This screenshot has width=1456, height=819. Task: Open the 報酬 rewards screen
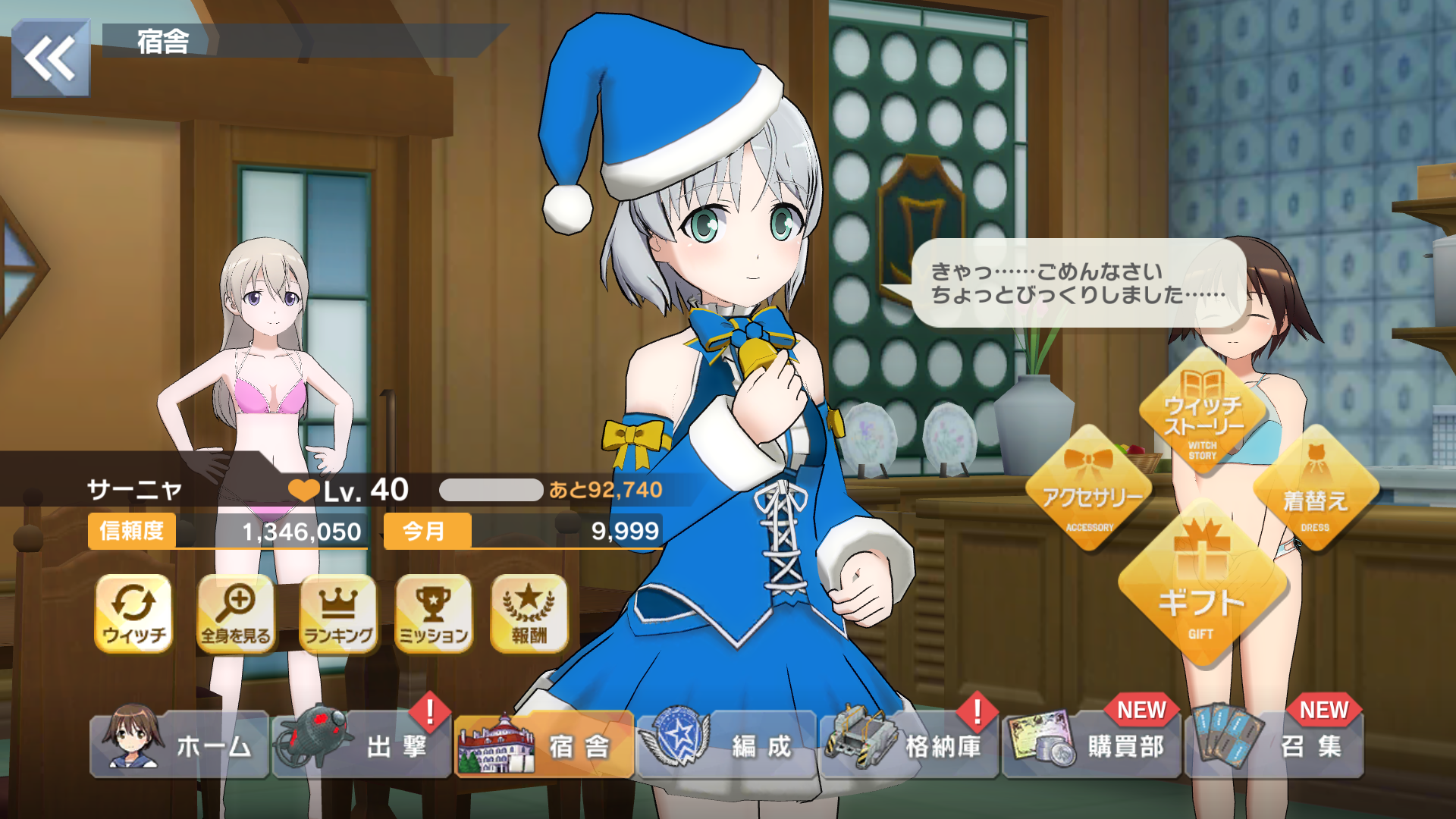pyautogui.click(x=529, y=613)
